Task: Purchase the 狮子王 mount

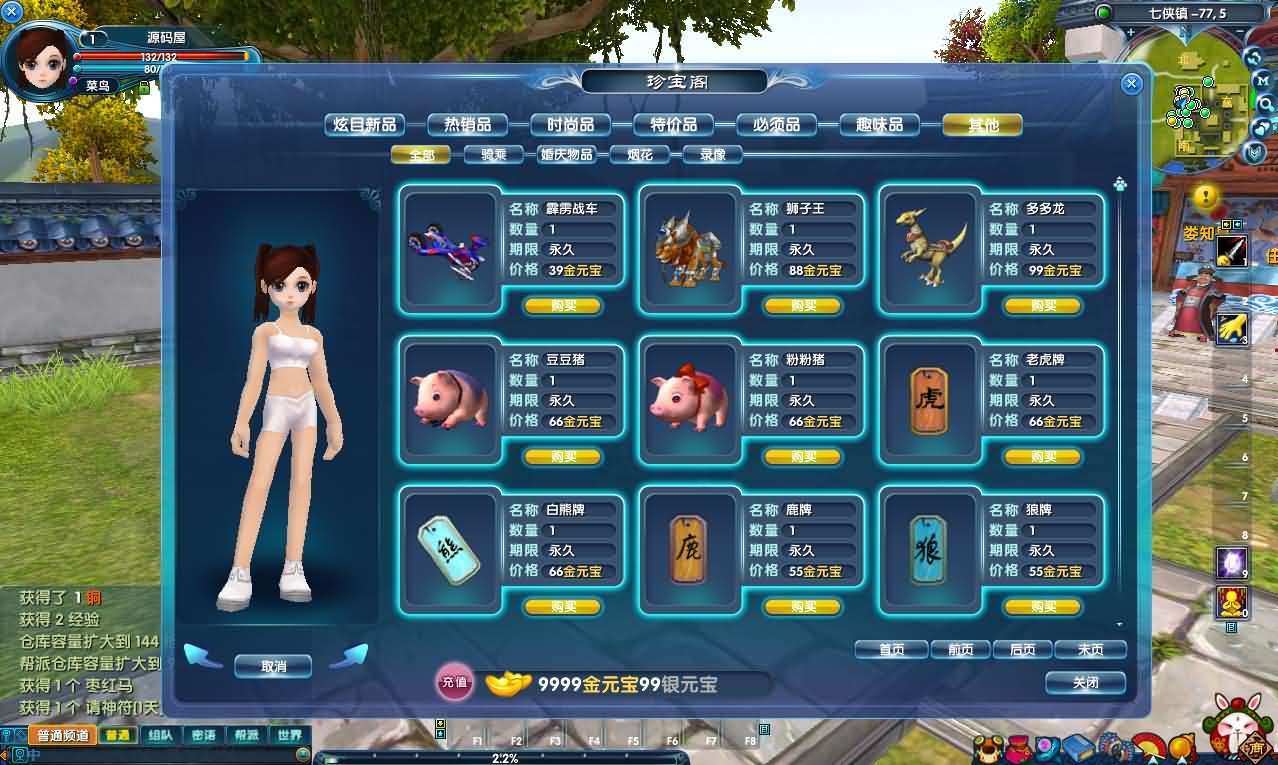Action: pyautogui.click(x=803, y=306)
